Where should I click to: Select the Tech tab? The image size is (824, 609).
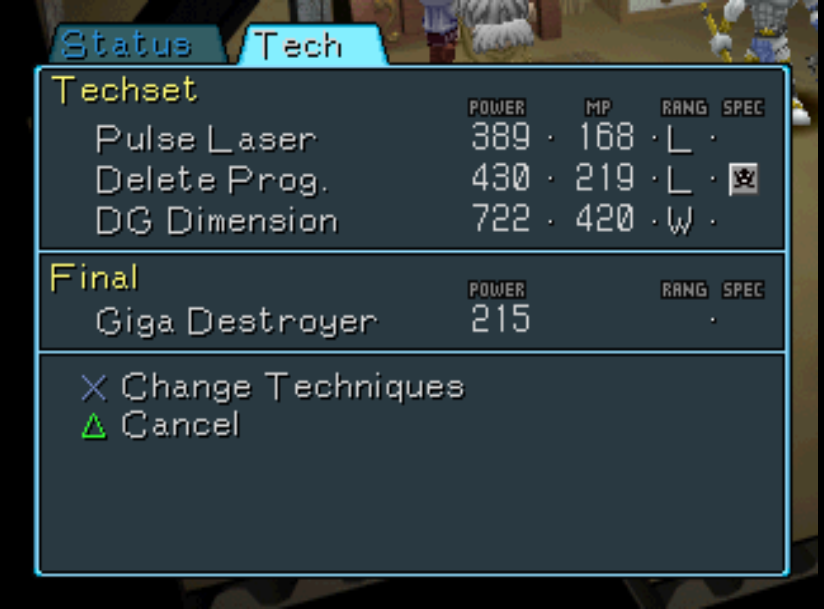pos(298,46)
